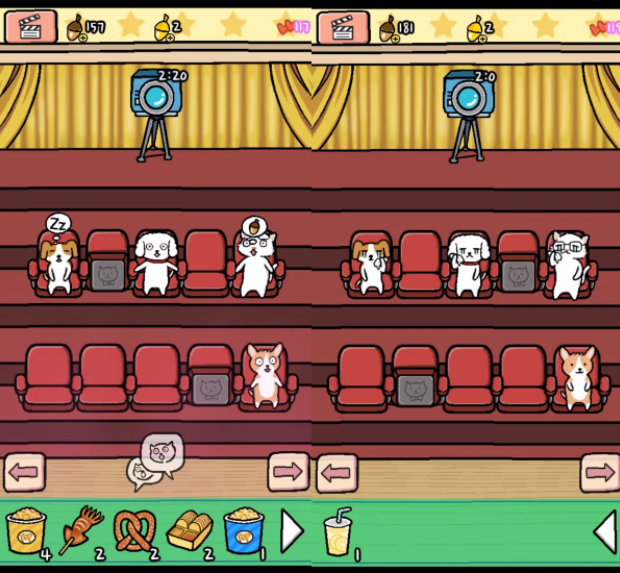
Task: Select the yellow popcorn bucket snack
Action: [26, 530]
